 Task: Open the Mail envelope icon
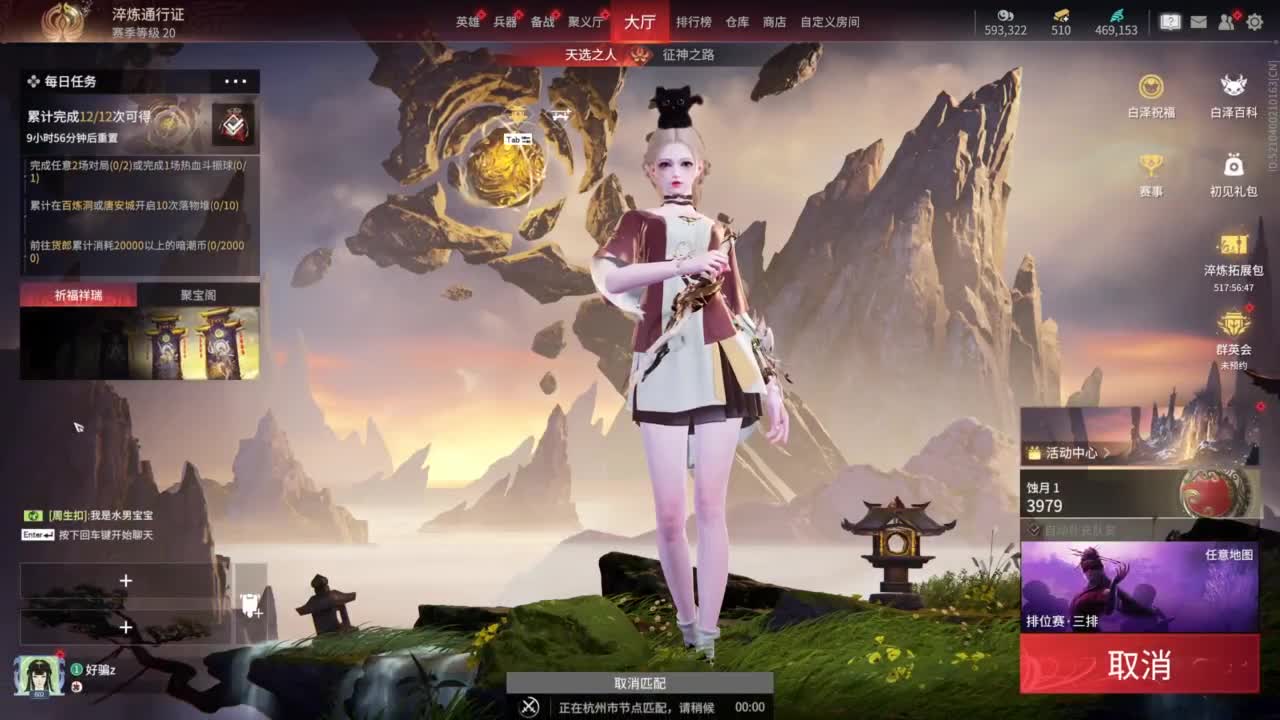click(1198, 21)
